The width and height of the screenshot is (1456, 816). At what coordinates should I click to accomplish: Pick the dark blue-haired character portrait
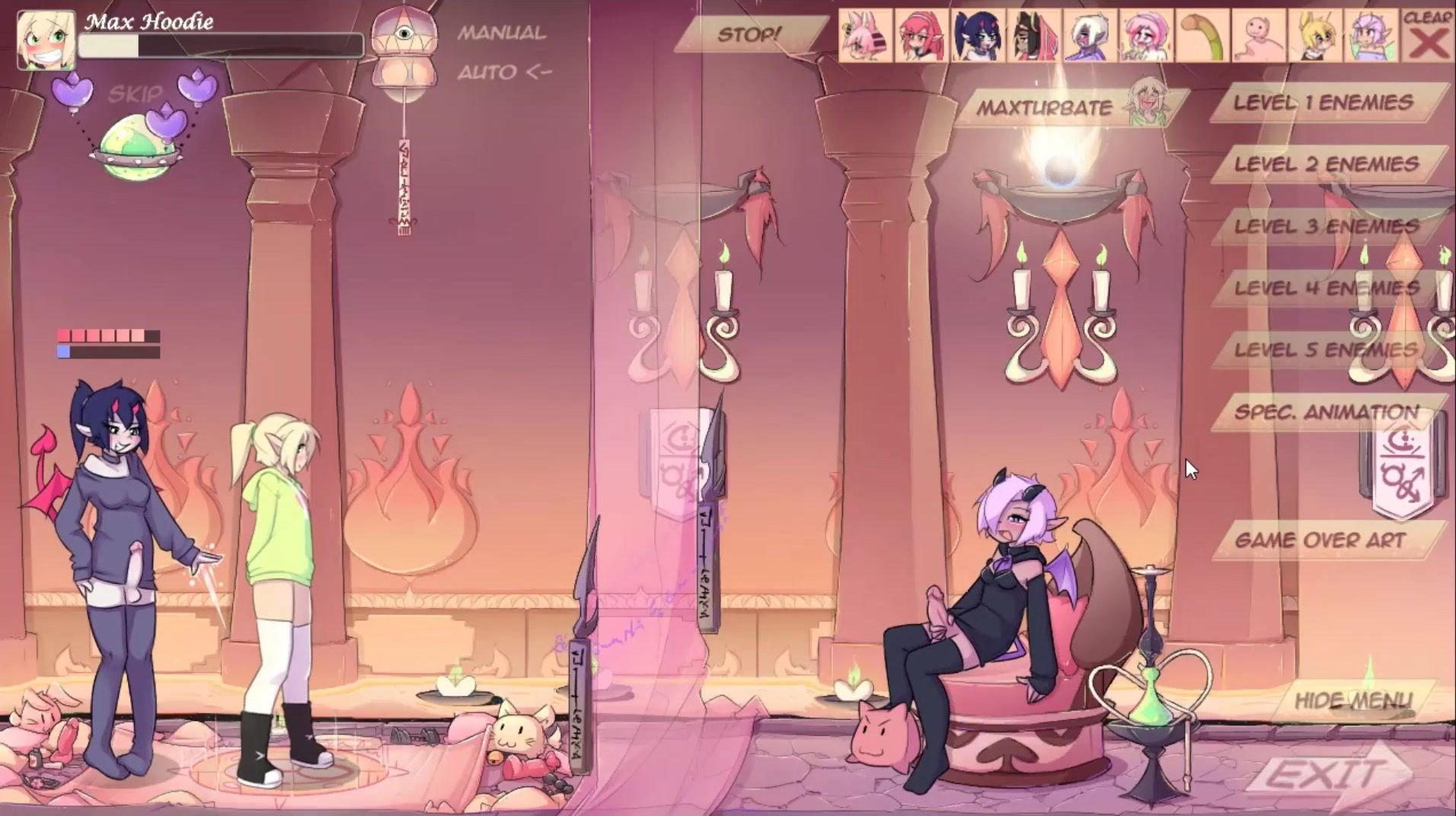pyautogui.click(x=978, y=36)
